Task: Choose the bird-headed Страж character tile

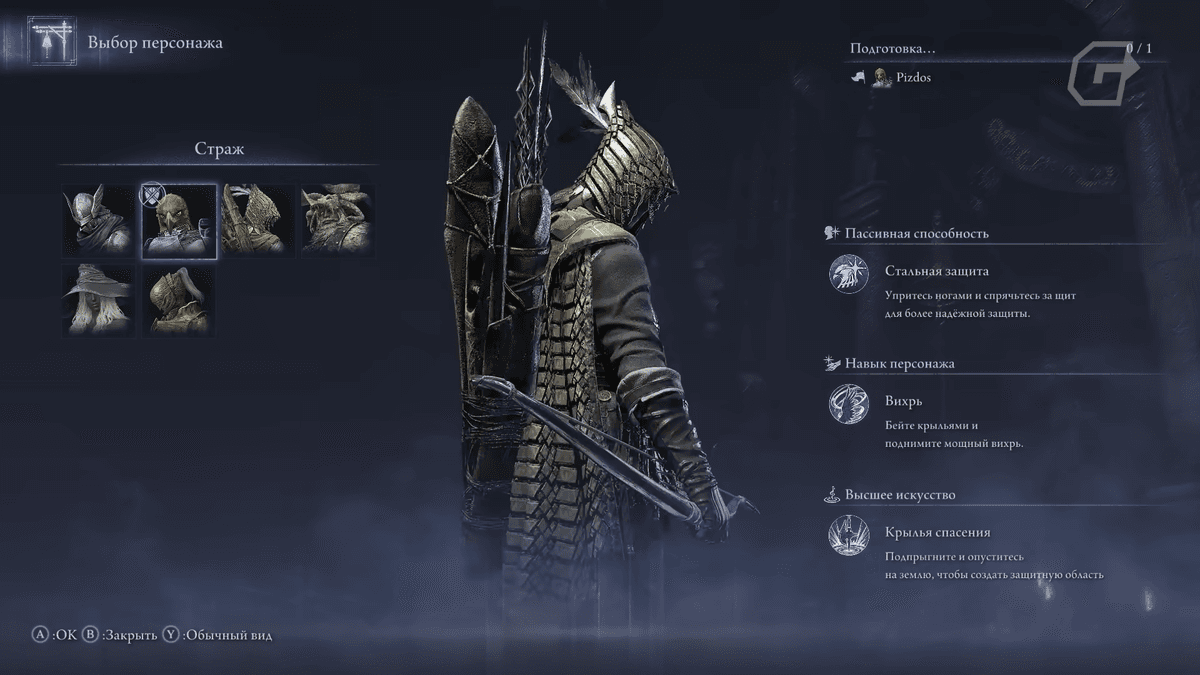Action: point(179,221)
